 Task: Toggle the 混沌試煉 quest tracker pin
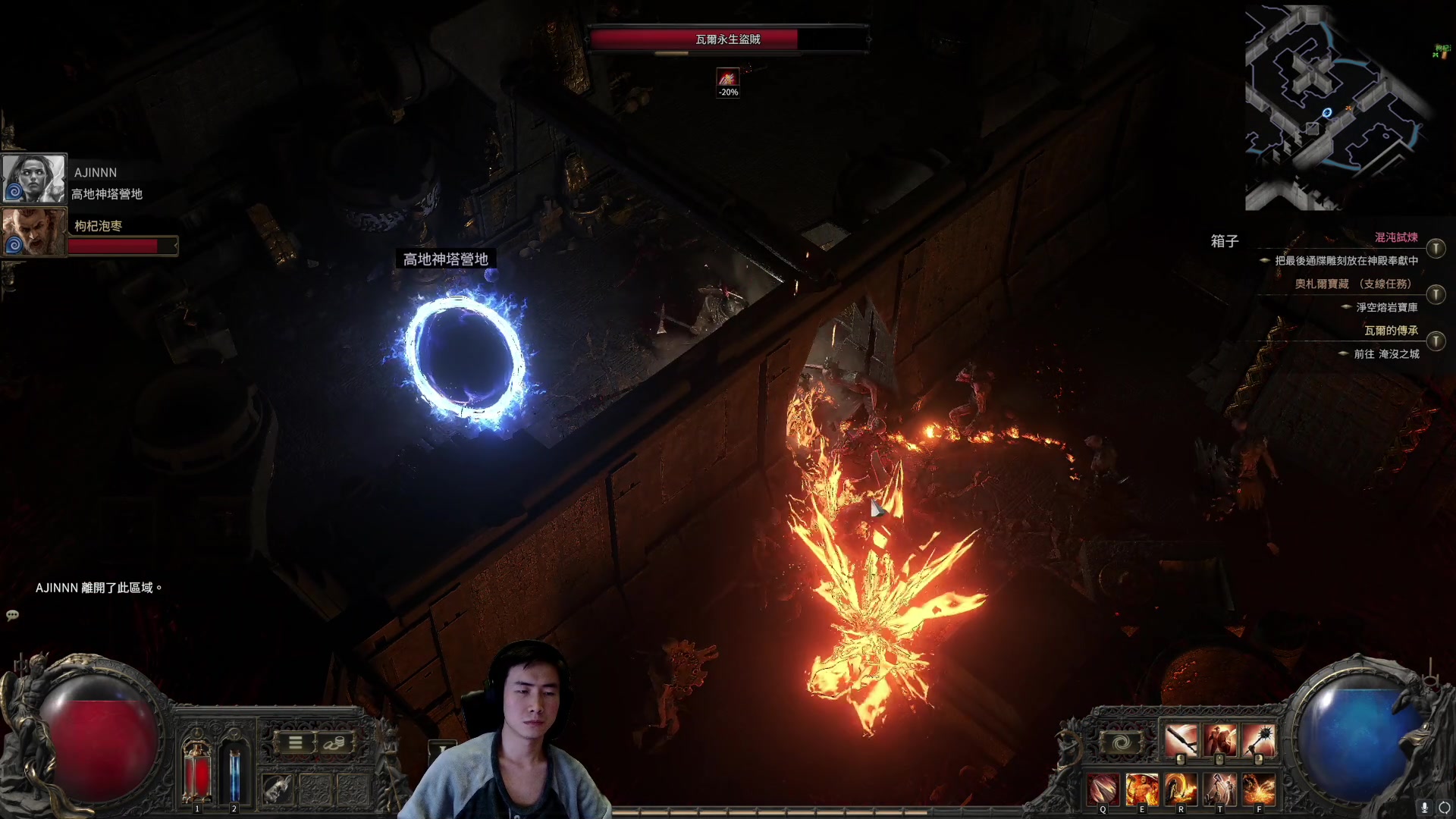click(x=1436, y=248)
